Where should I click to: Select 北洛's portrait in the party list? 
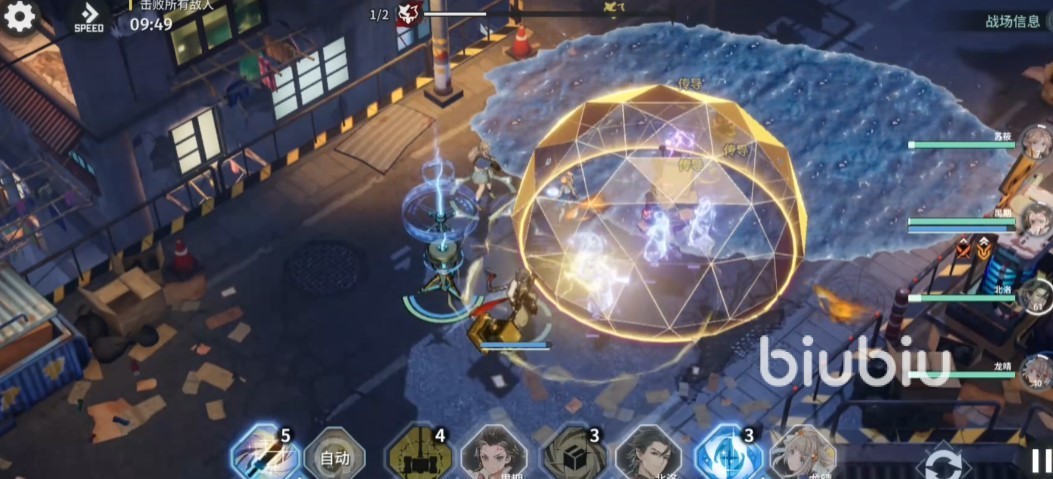point(1037,298)
